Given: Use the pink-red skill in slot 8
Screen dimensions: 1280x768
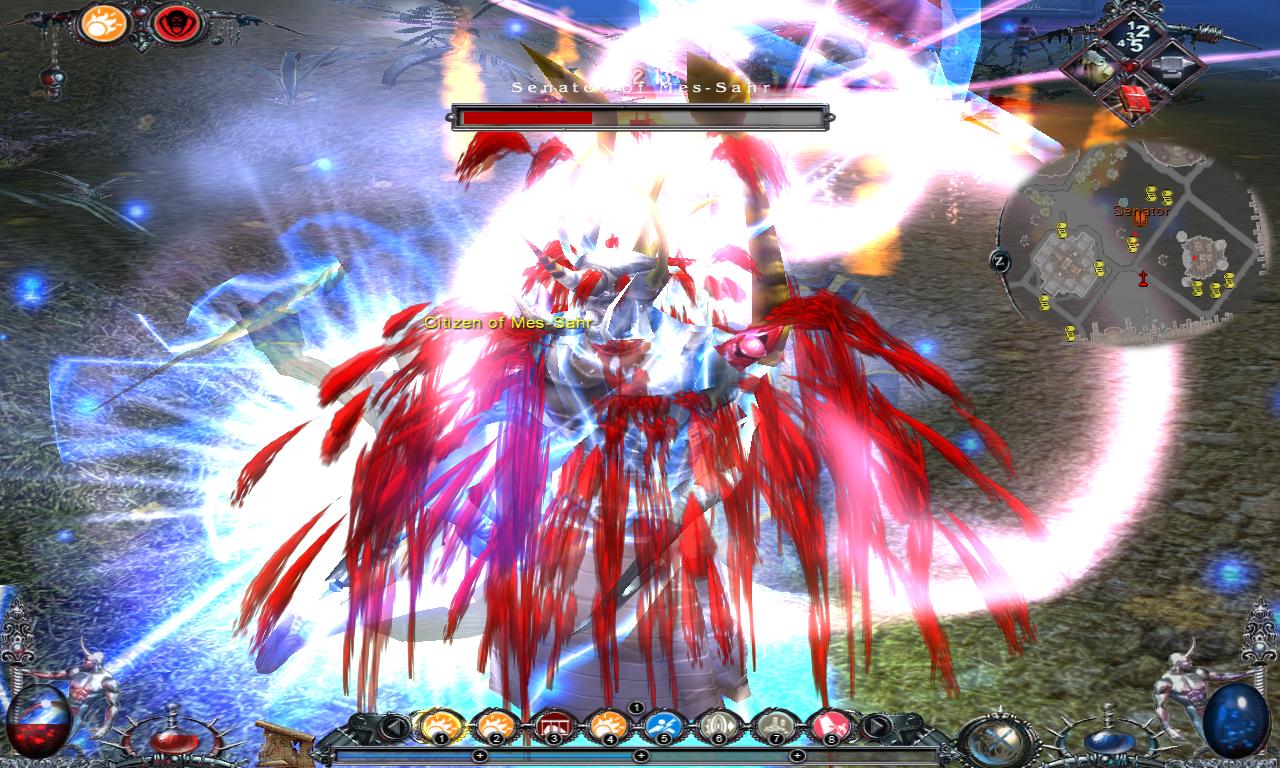Looking at the screenshot, I should [828, 724].
